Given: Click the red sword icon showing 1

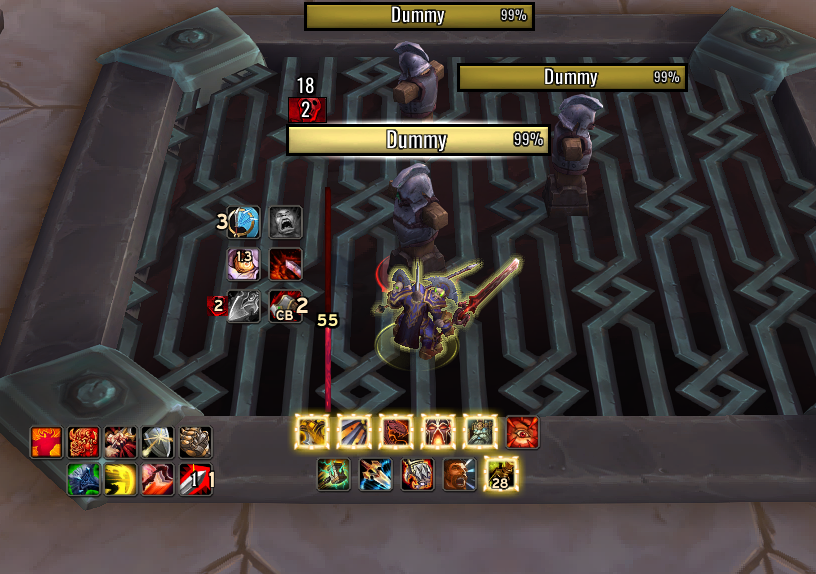Looking at the screenshot, I should click(x=197, y=480).
